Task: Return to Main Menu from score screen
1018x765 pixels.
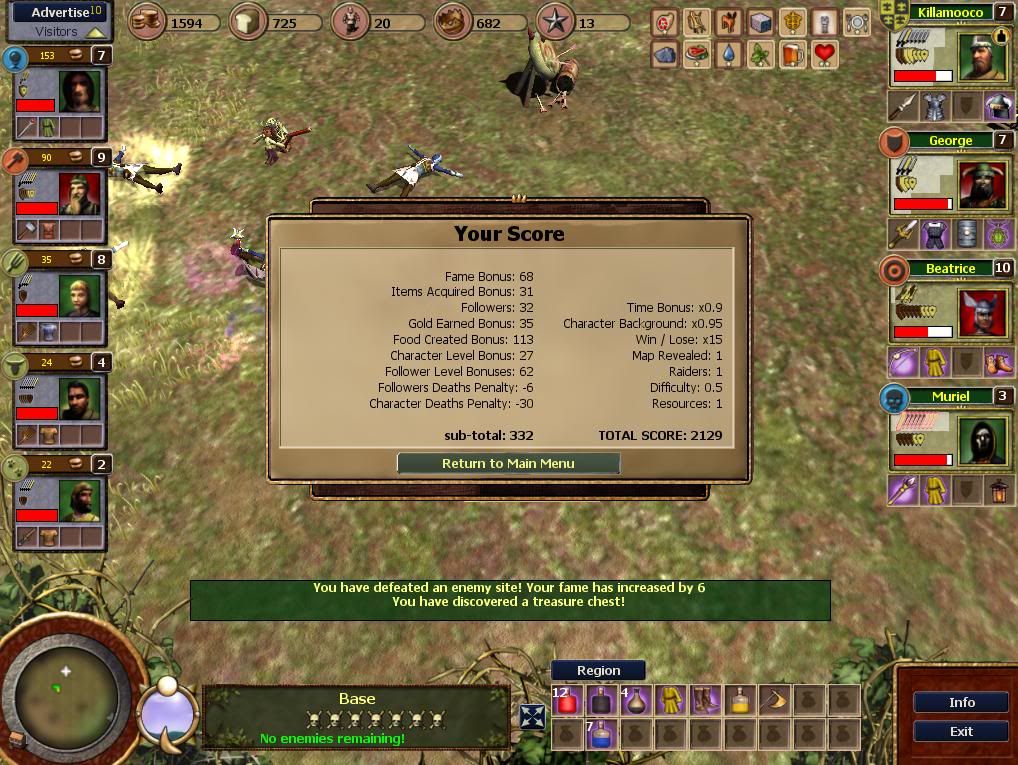Action: tap(508, 463)
